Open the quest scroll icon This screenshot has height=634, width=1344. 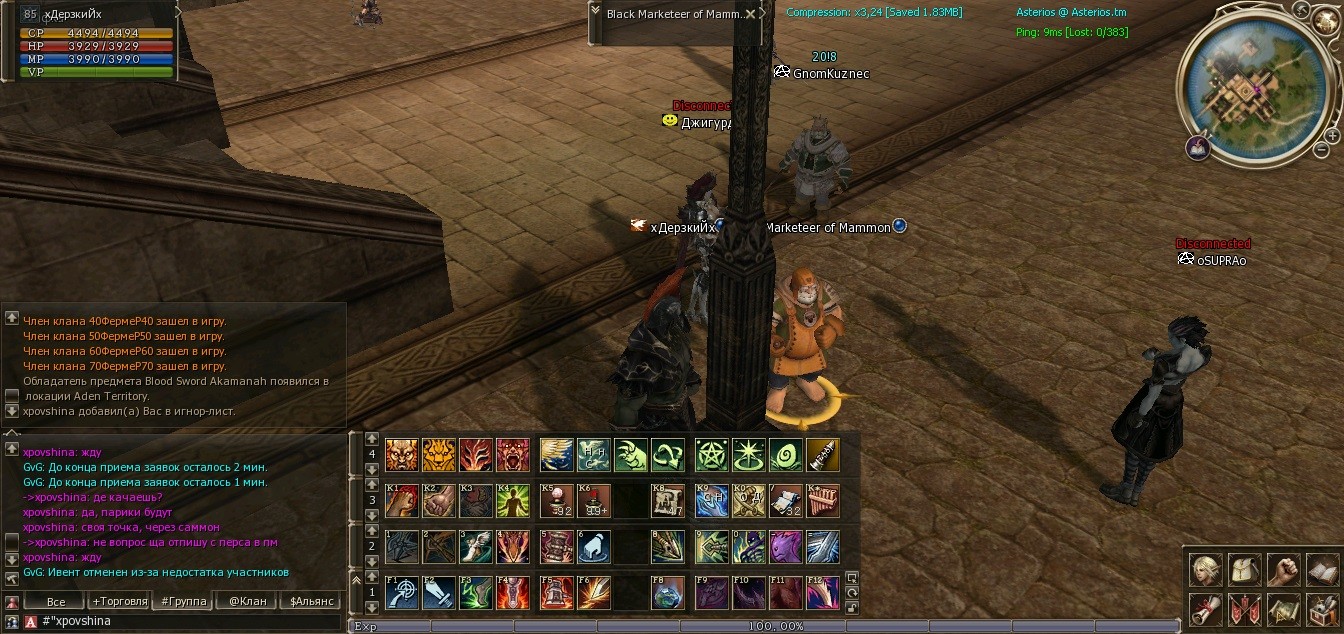(1205, 608)
